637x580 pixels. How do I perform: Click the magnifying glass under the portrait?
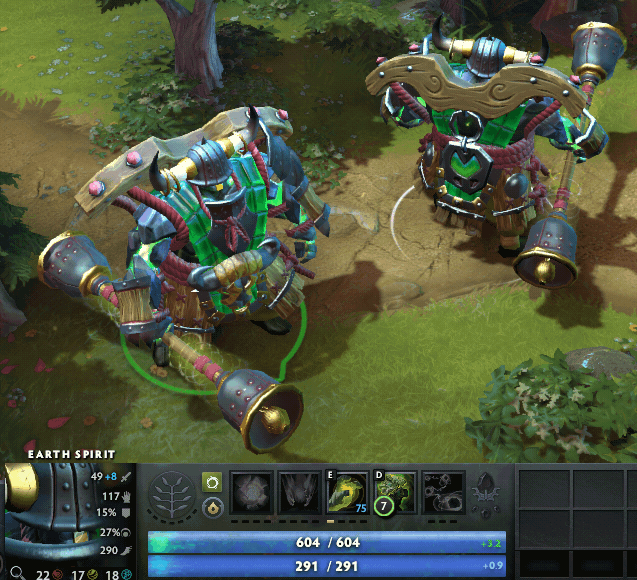coord(16,573)
